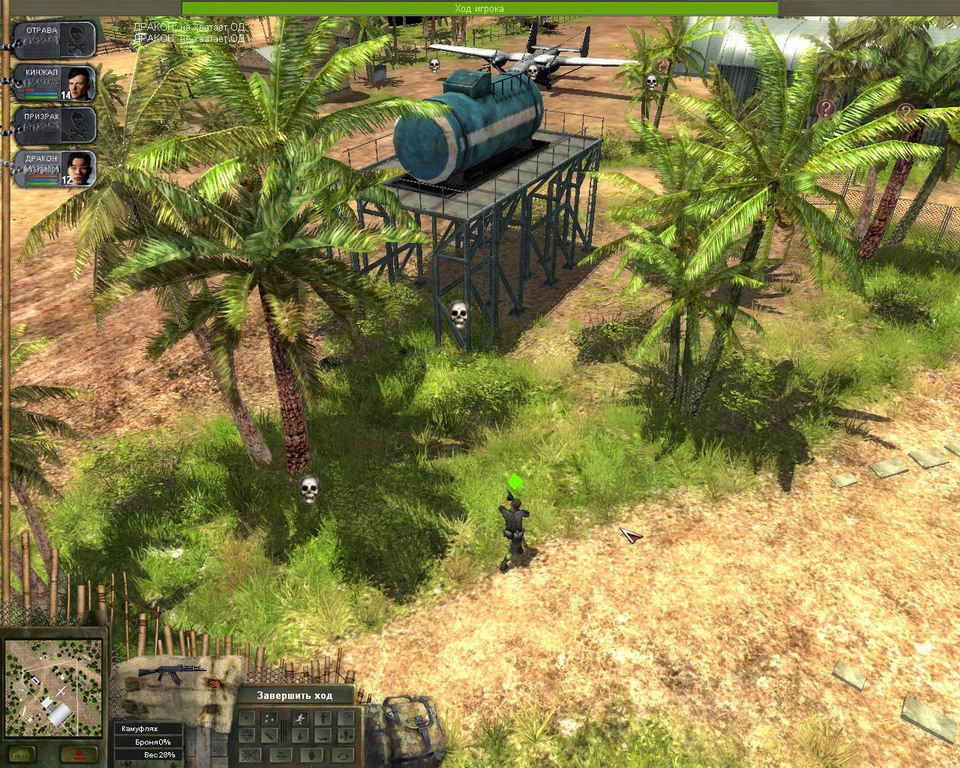
Task: Click the red button below the minimap
Action: 79,753
